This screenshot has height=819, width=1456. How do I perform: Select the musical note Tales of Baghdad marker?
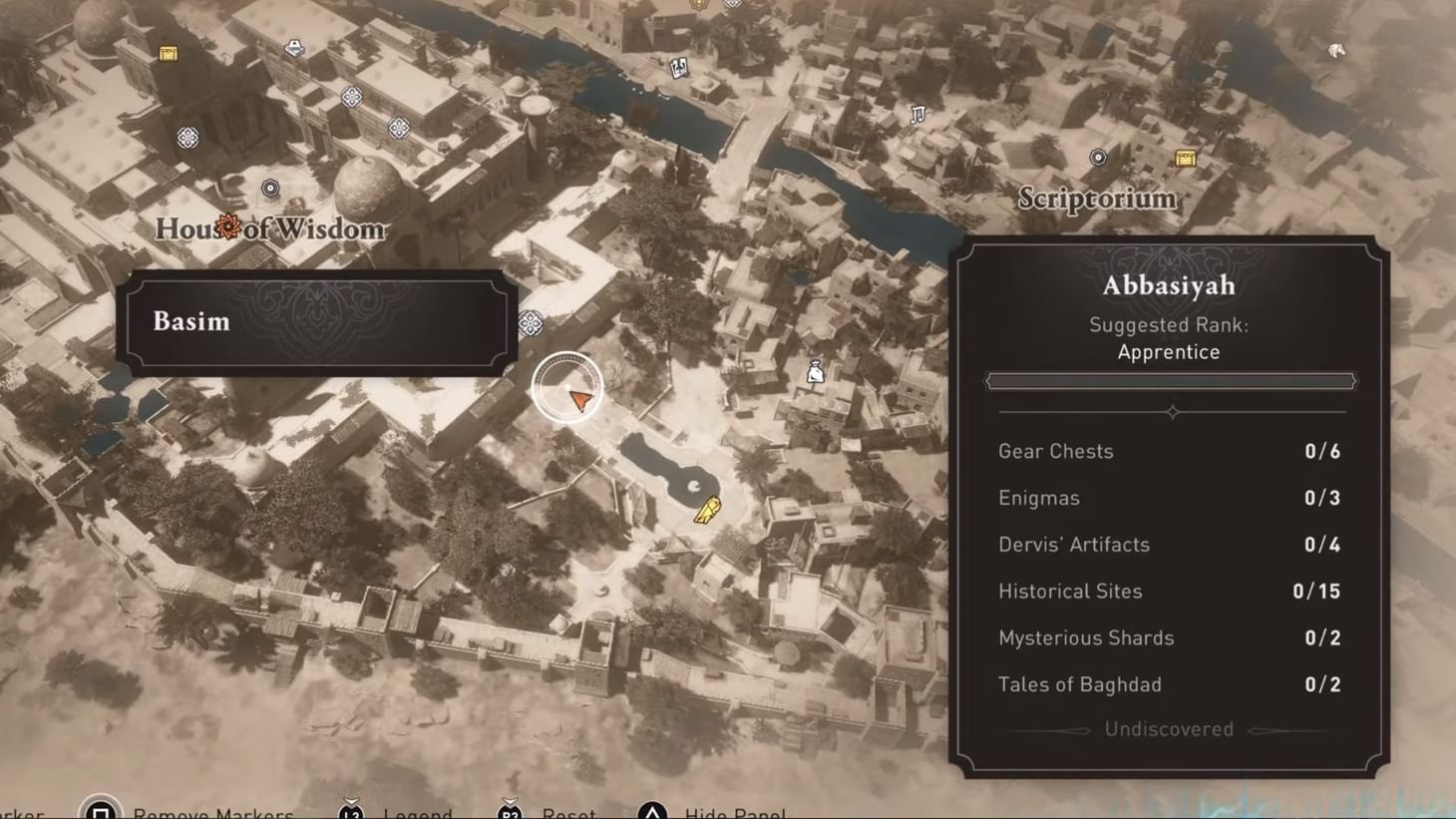tap(917, 113)
